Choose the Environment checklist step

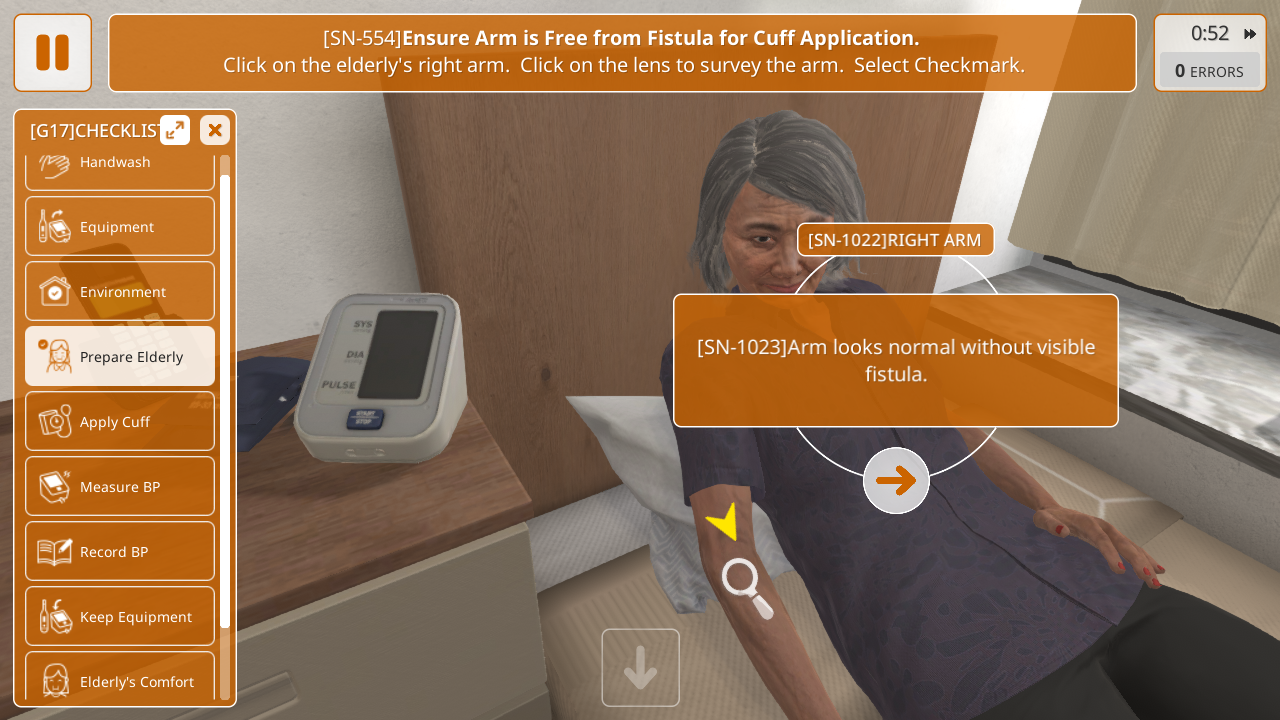[x=120, y=292]
